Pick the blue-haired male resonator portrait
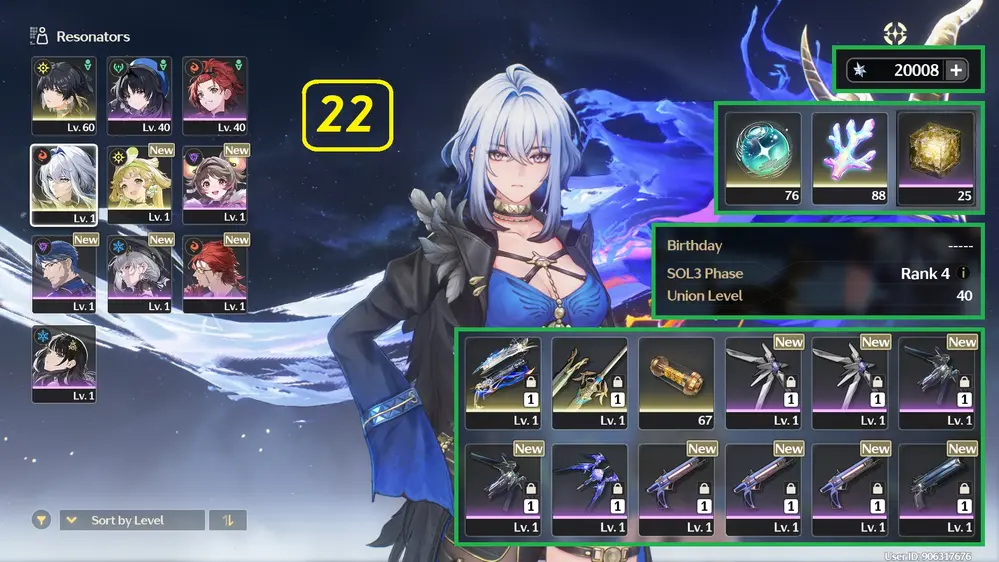 point(64,274)
